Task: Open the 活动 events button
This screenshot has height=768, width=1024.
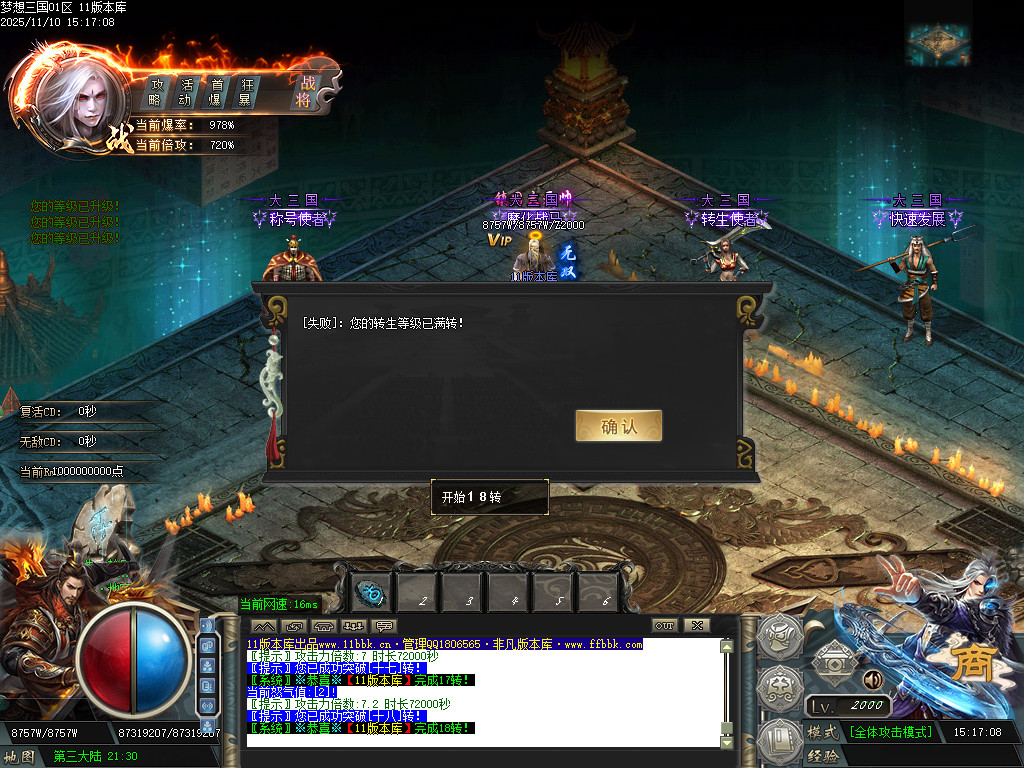Action: click(x=185, y=92)
